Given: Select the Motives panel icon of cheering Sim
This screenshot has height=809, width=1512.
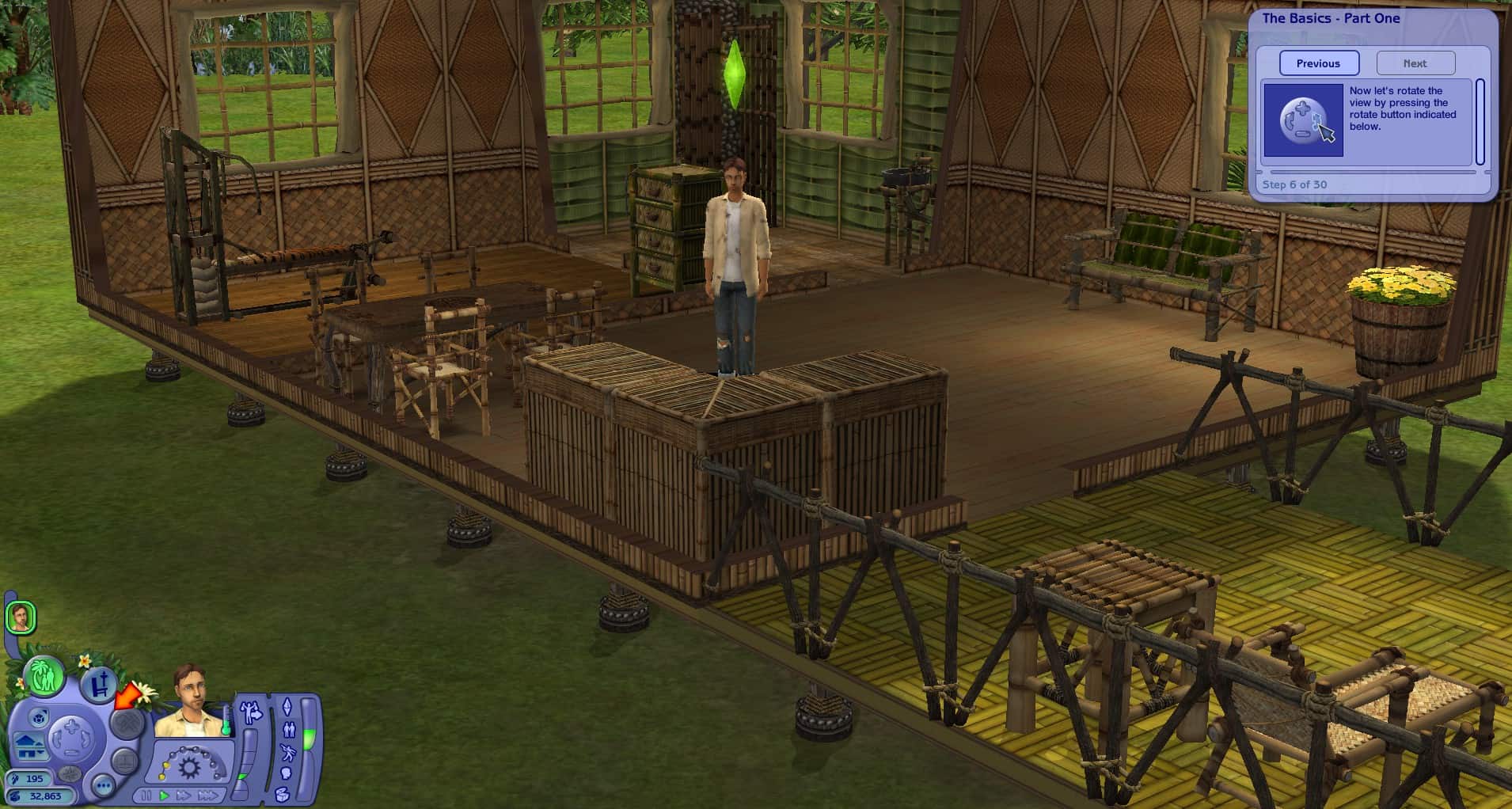Looking at the screenshot, I should (x=250, y=711).
